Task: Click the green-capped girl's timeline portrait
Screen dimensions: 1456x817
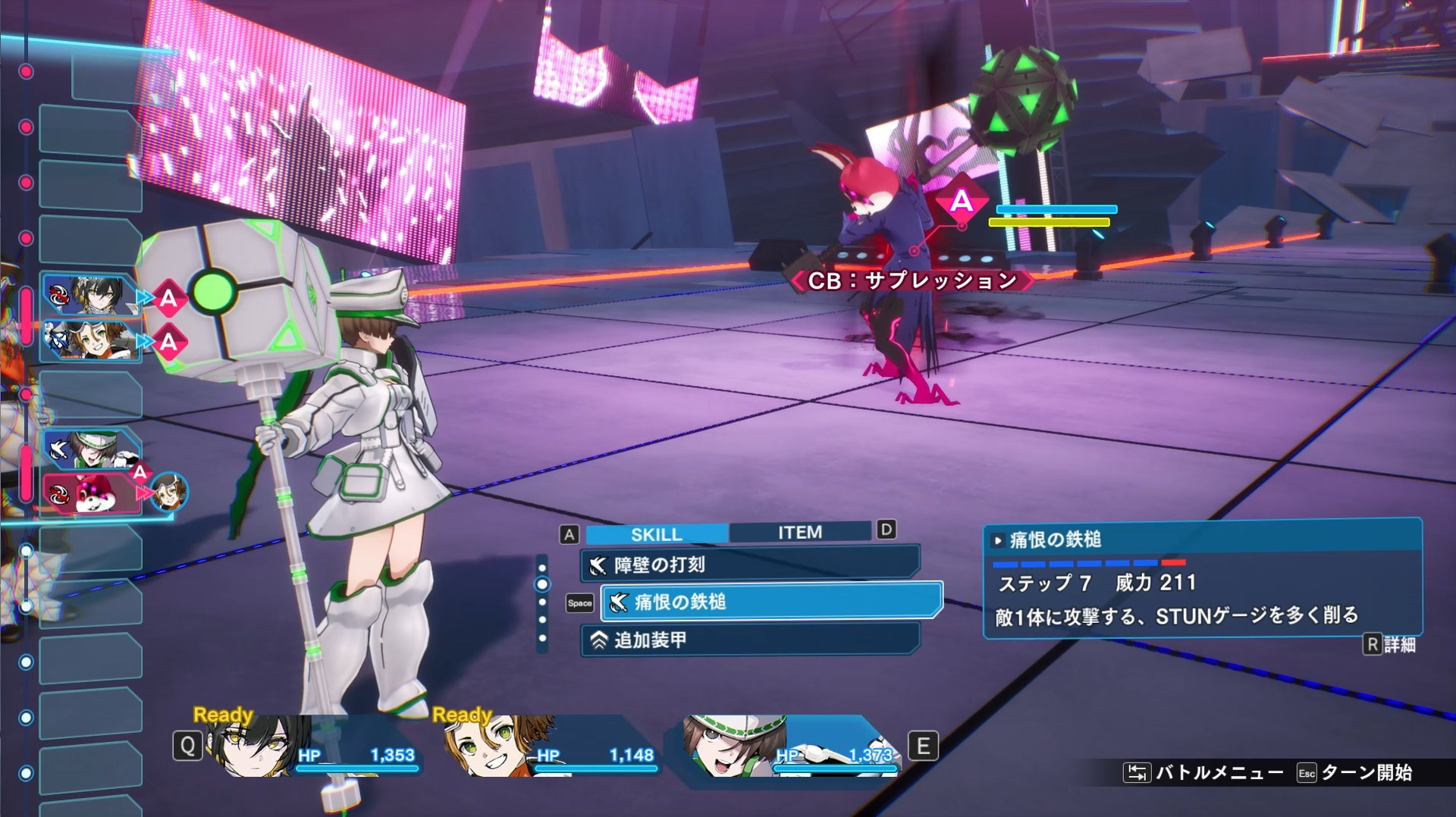Action: 91,449
